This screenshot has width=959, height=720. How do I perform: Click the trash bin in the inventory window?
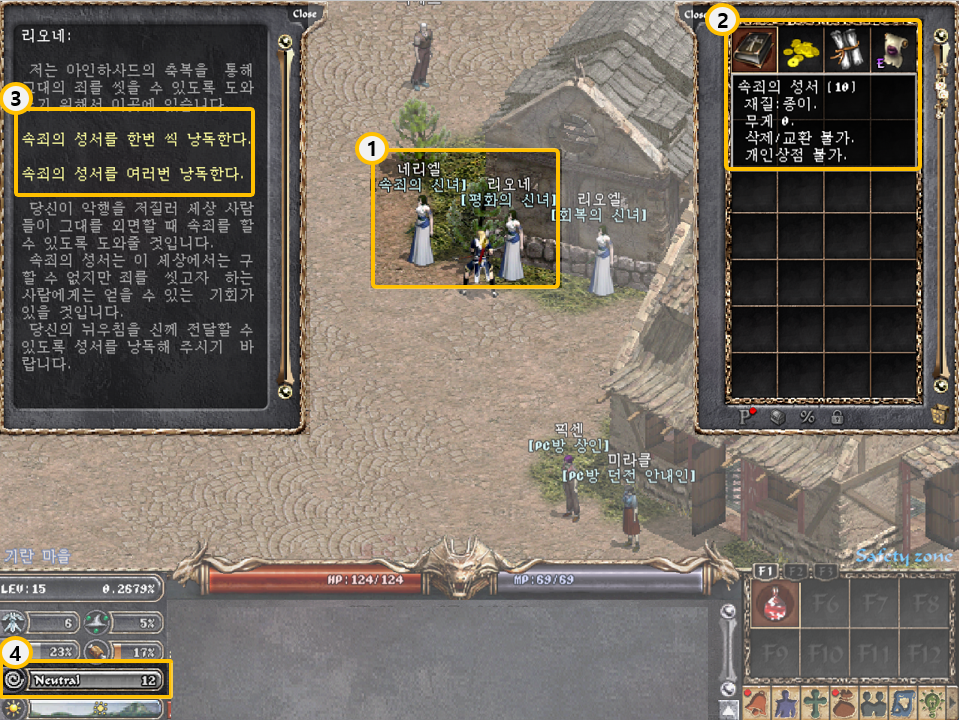click(x=938, y=414)
